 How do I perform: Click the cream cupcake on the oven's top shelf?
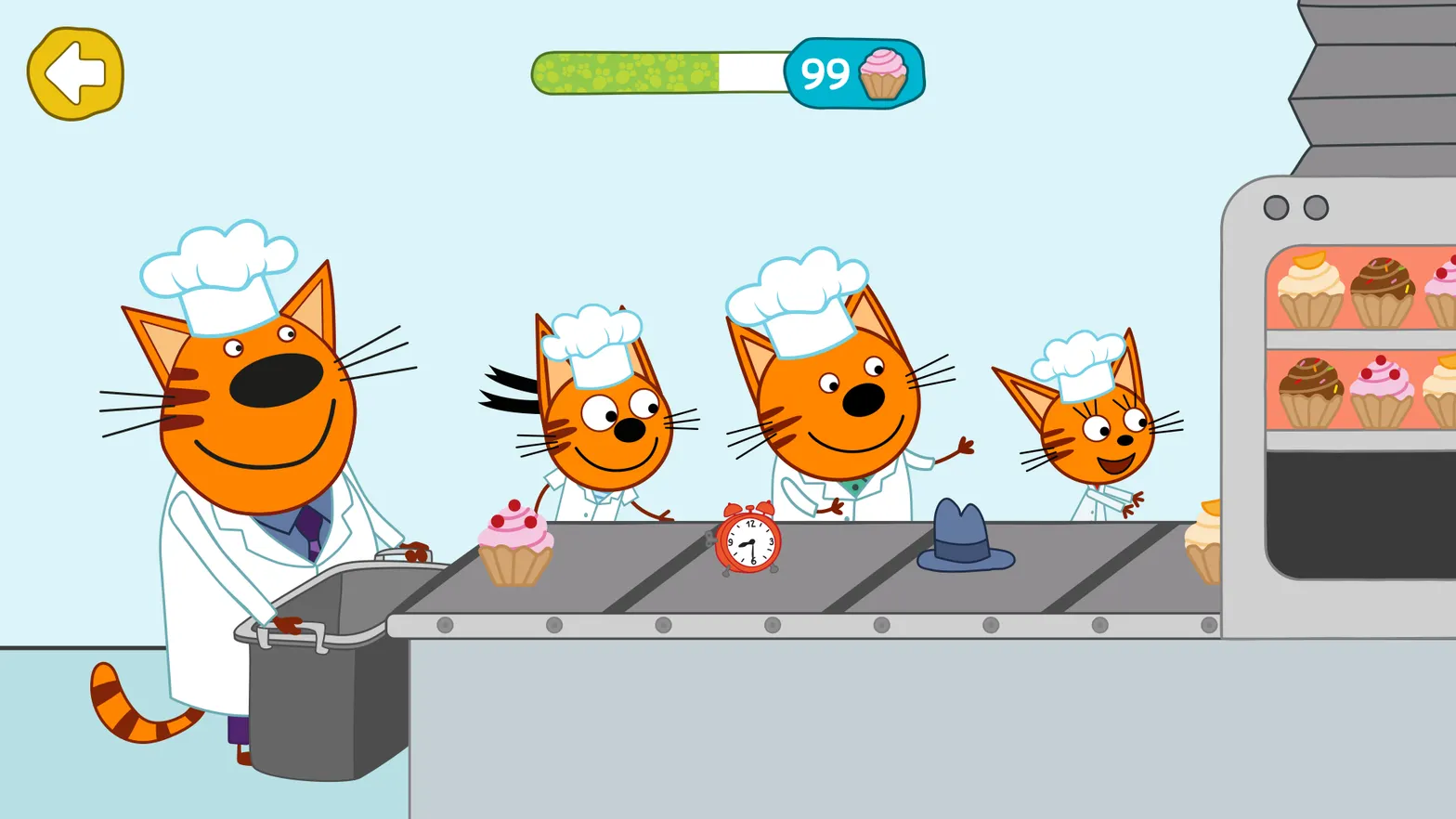coord(1309,288)
